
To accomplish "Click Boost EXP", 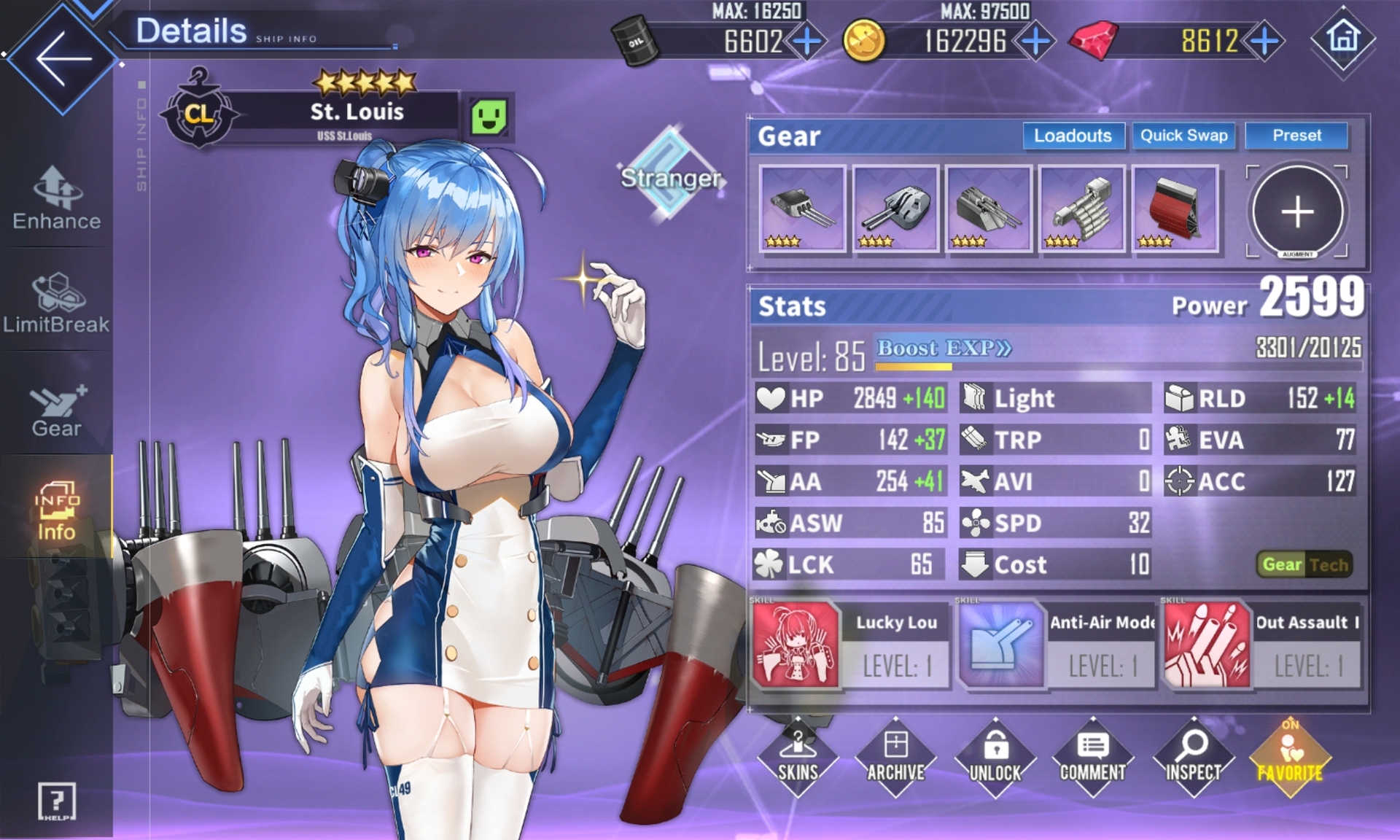I will click(944, 349).
